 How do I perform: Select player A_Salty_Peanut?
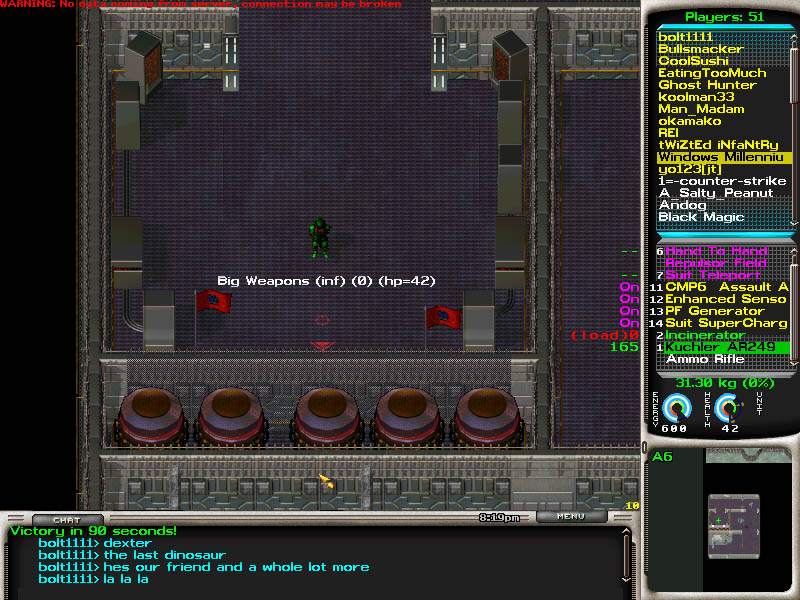[715, 193]
